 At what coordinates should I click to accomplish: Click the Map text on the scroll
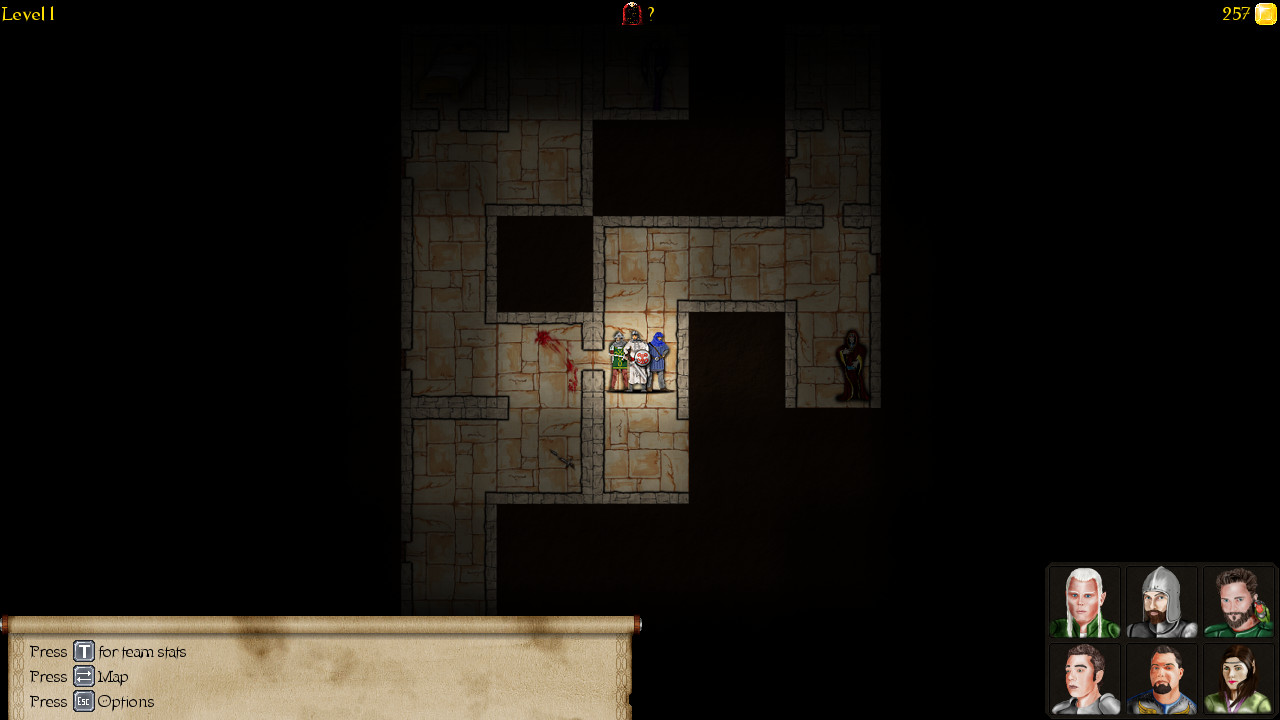112,676
